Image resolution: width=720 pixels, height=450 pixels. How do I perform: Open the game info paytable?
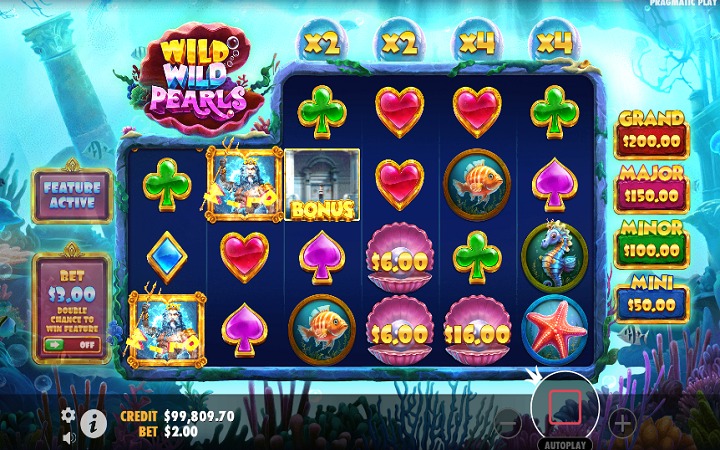pyautogui.click(x=94, y=423)
